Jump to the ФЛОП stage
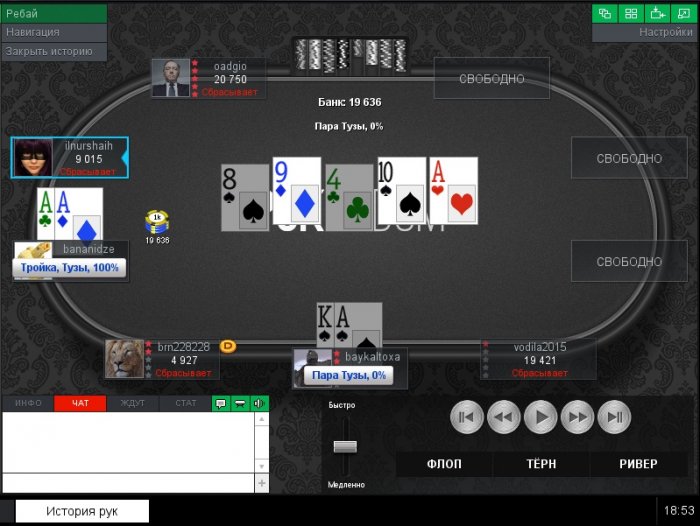This screenshot has width=700, height=526. tap(443, 464)
